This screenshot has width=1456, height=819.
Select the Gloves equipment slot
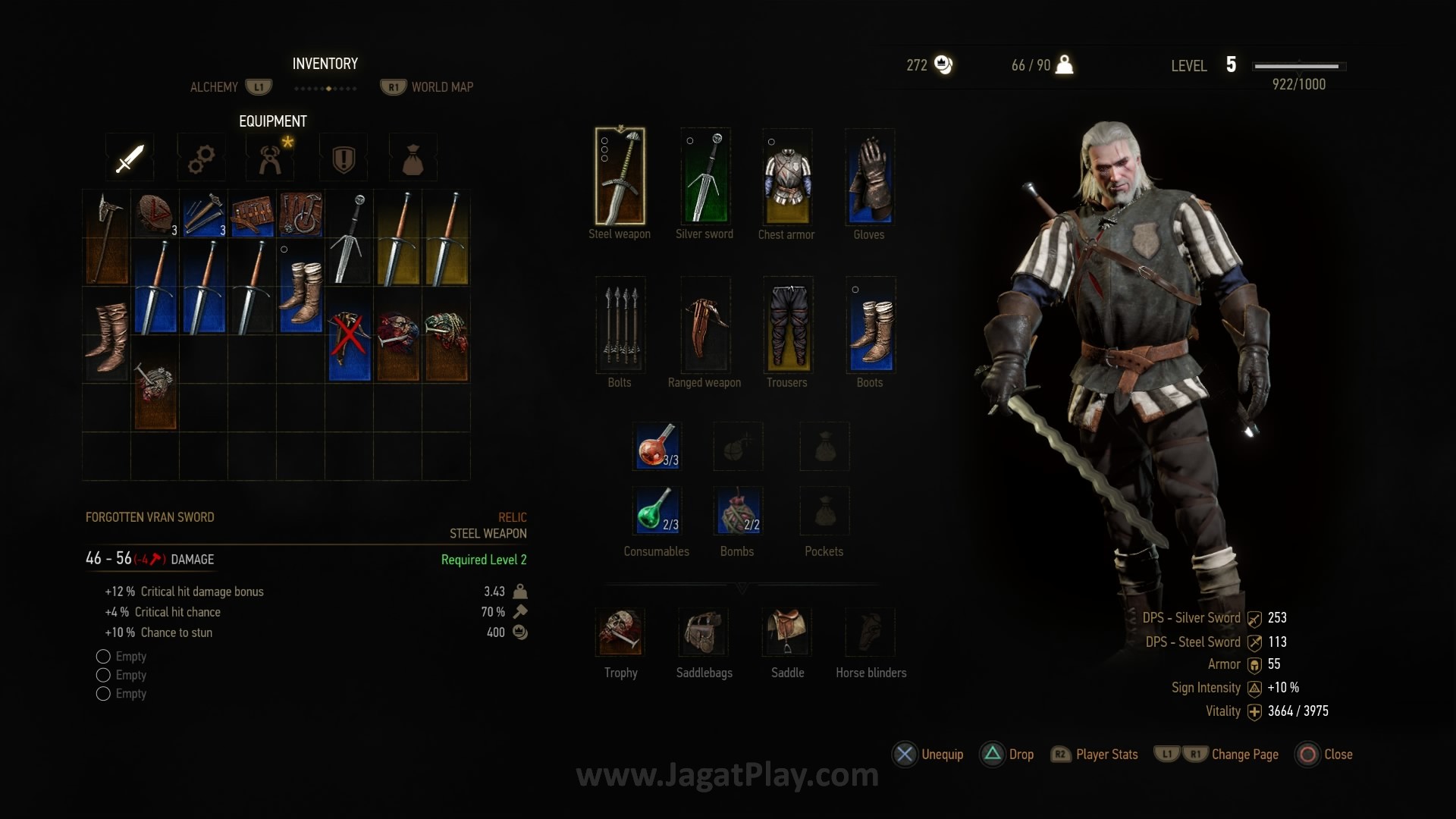pyautogui.click(x=870, y=177)
